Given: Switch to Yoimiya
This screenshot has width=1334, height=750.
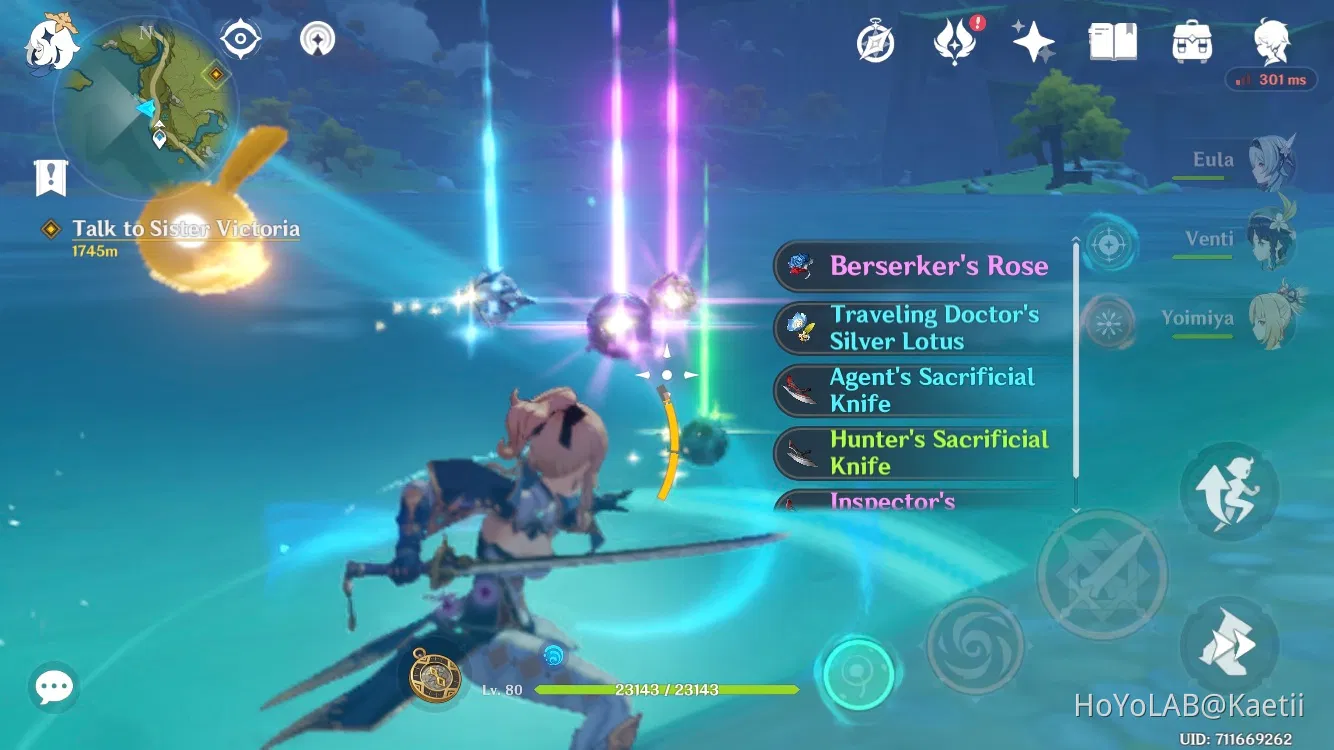Looking at the screenshot, I should click(x=1277, y=318).
